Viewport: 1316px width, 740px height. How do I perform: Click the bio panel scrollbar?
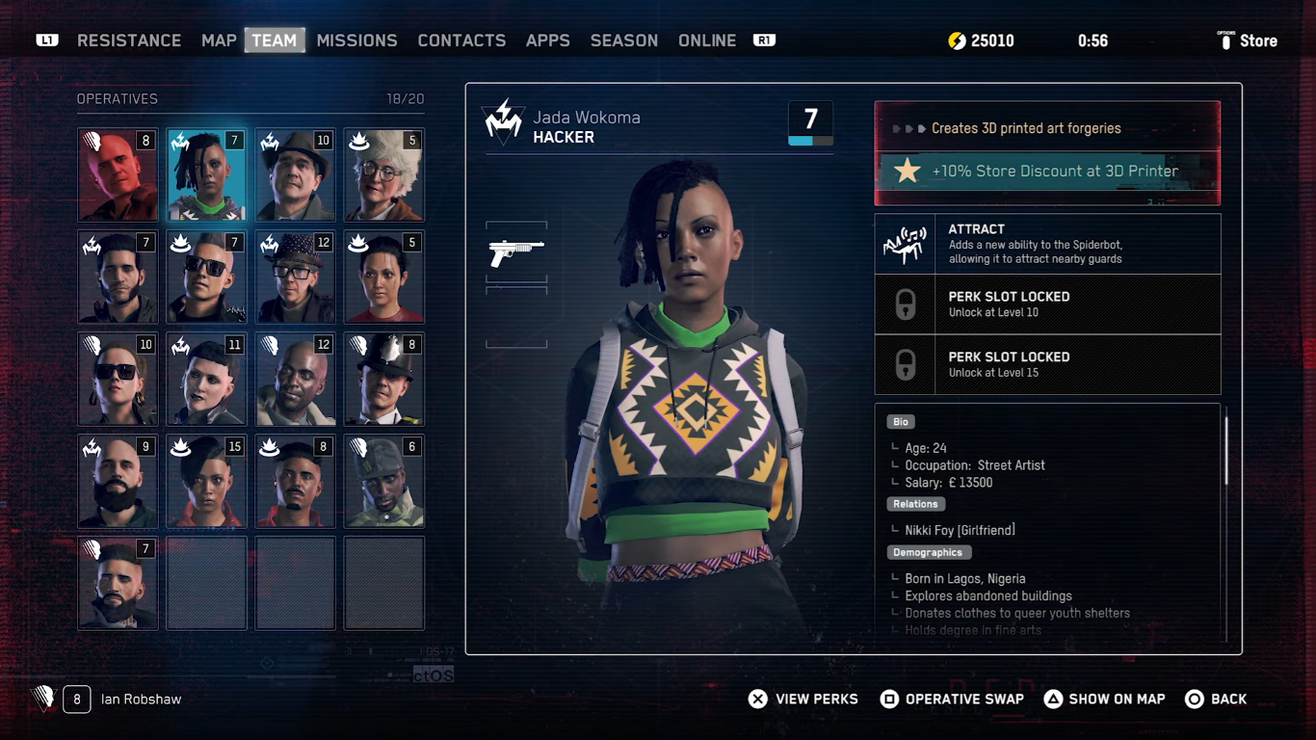[1226, 450]
